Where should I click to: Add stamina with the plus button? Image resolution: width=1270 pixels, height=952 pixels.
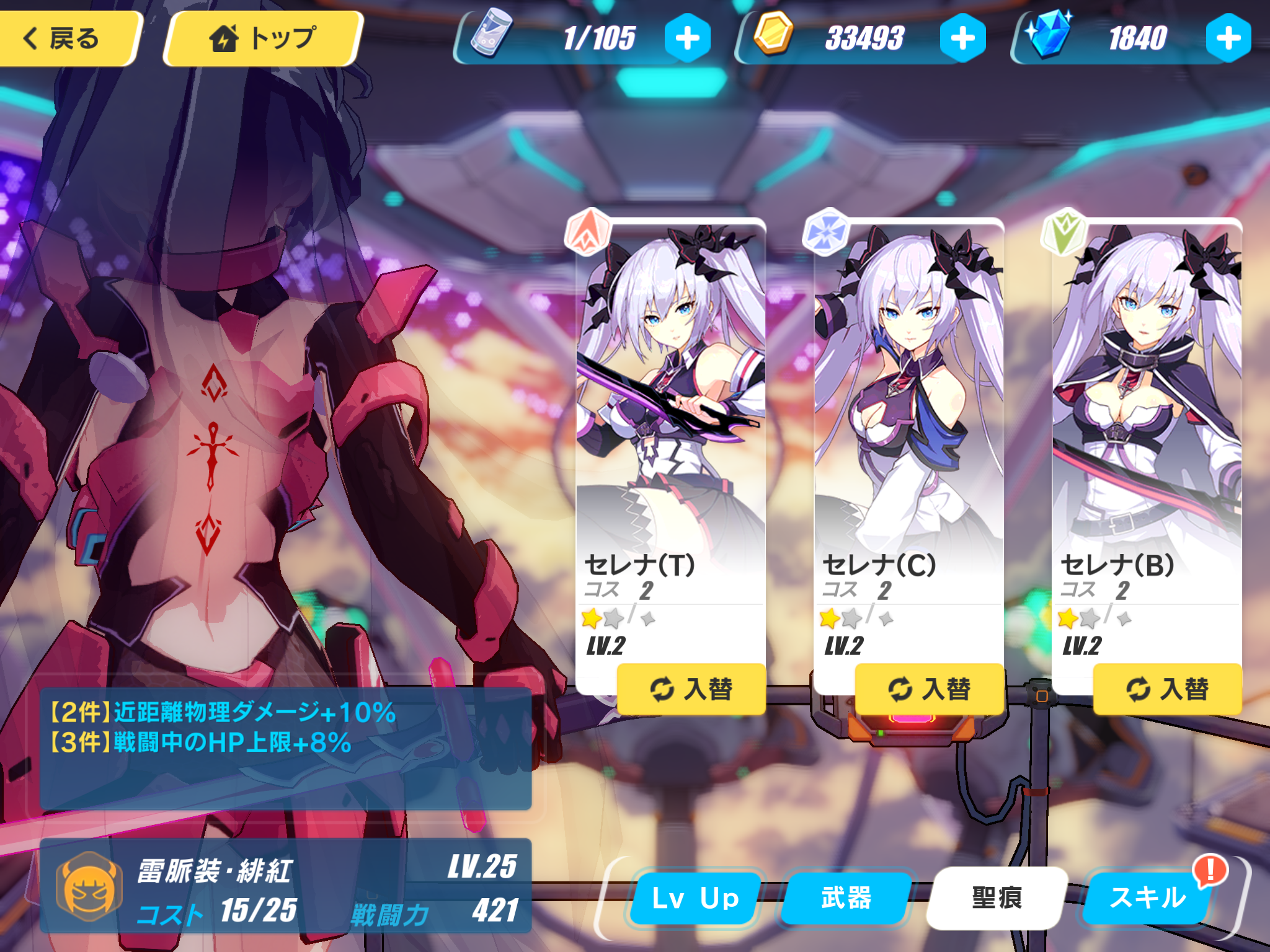click(x=687, y=38)
